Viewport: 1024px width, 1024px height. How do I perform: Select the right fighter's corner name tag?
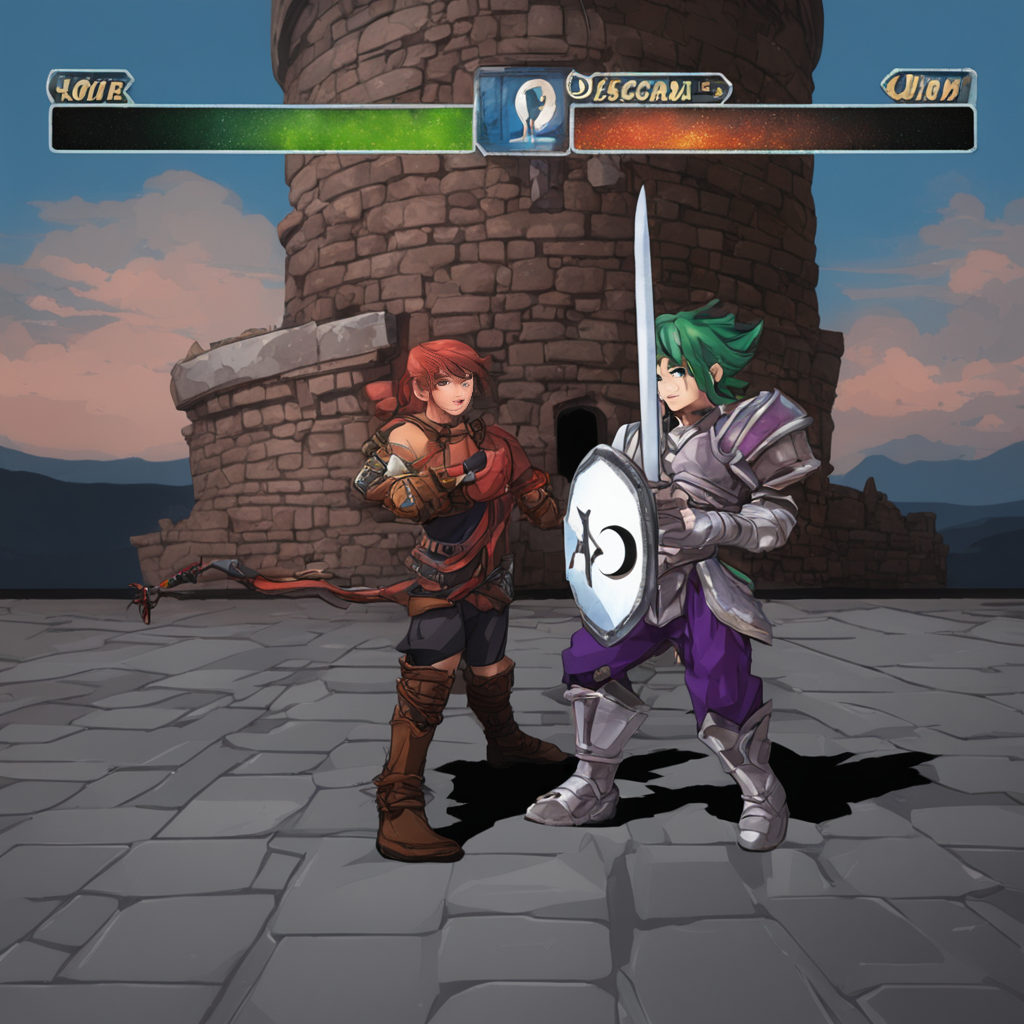pos(928,87)
